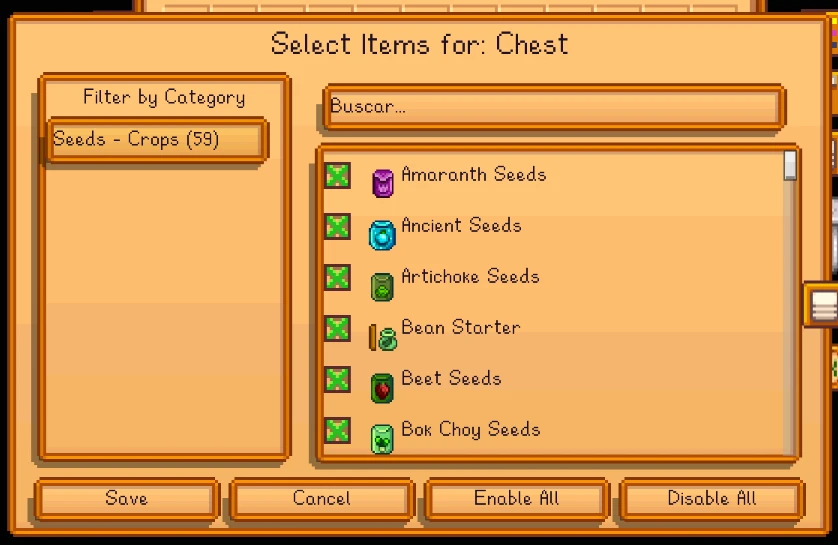Select the Seeds - Crops category filter
This screenshot has width=838, height=545.
pos(157,140)
